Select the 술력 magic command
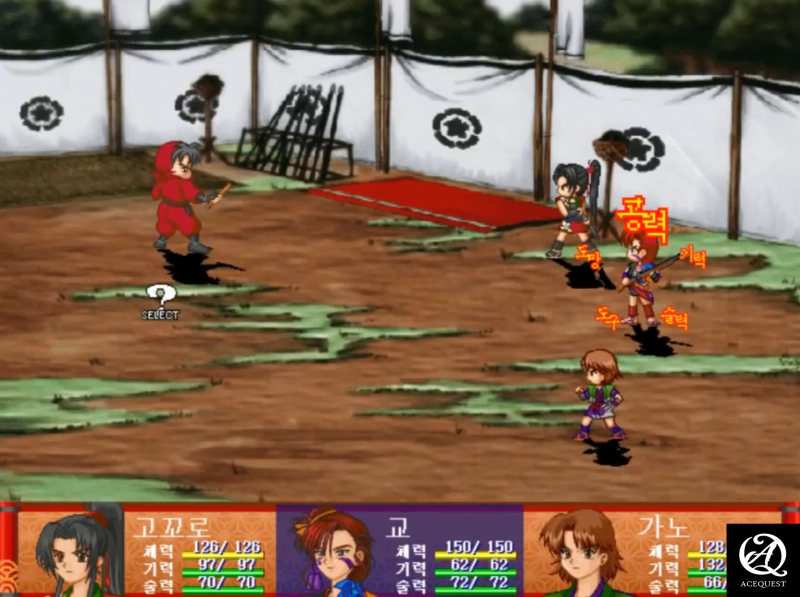Viewport: 800px width, 597px height. (x=675, y=321)
